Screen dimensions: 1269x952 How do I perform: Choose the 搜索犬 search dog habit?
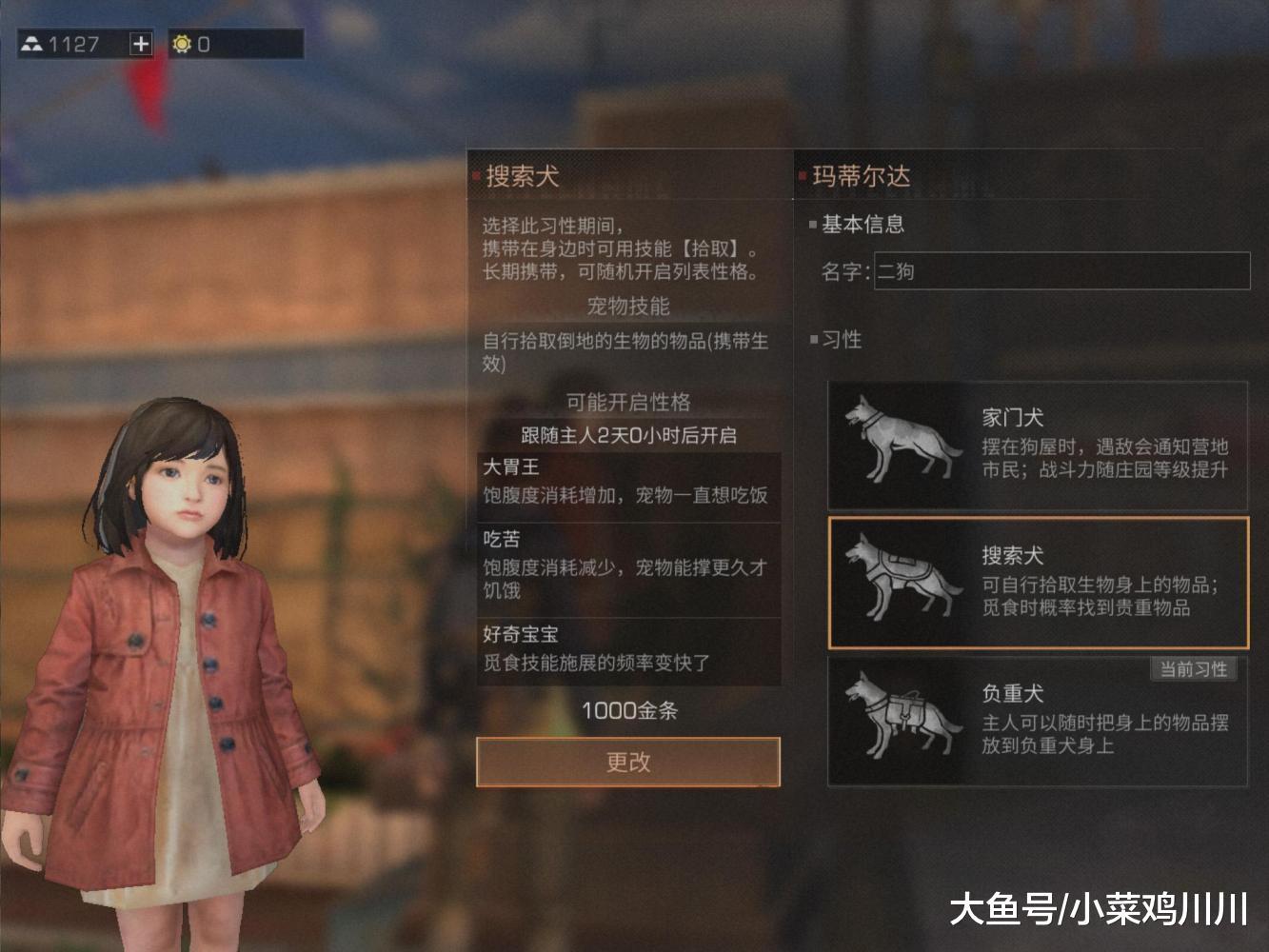click(1038, 583)
